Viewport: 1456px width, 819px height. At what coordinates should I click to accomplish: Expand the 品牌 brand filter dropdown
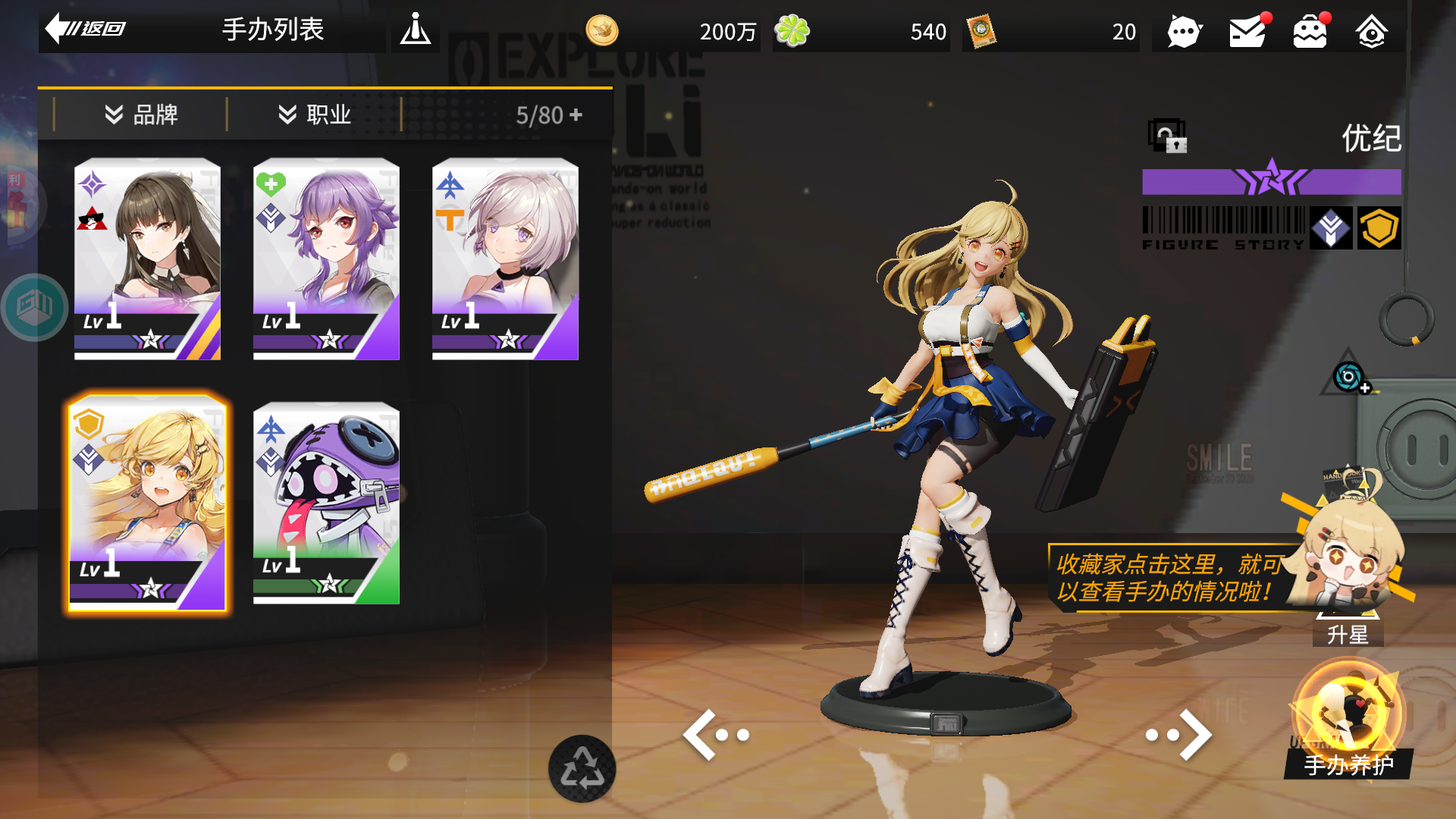click(143, 115)
